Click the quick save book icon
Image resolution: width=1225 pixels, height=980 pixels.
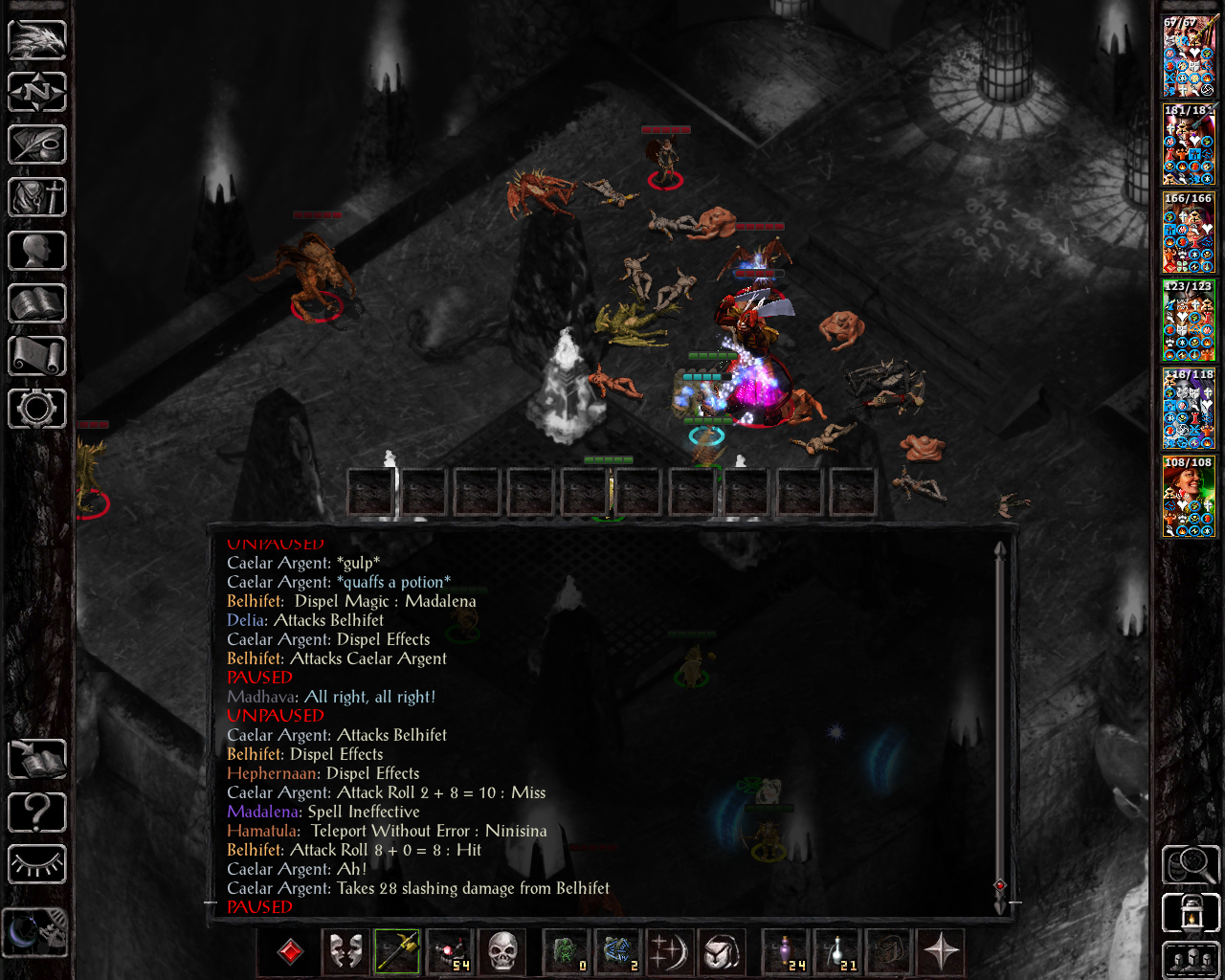pos(37,760)
